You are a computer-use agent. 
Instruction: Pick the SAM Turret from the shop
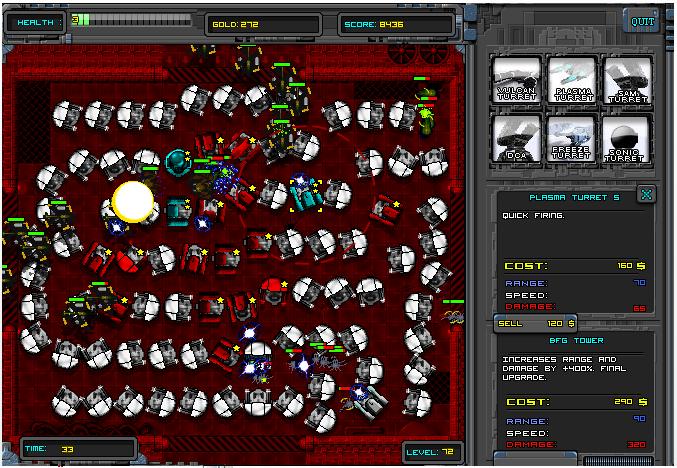point(627,79)
